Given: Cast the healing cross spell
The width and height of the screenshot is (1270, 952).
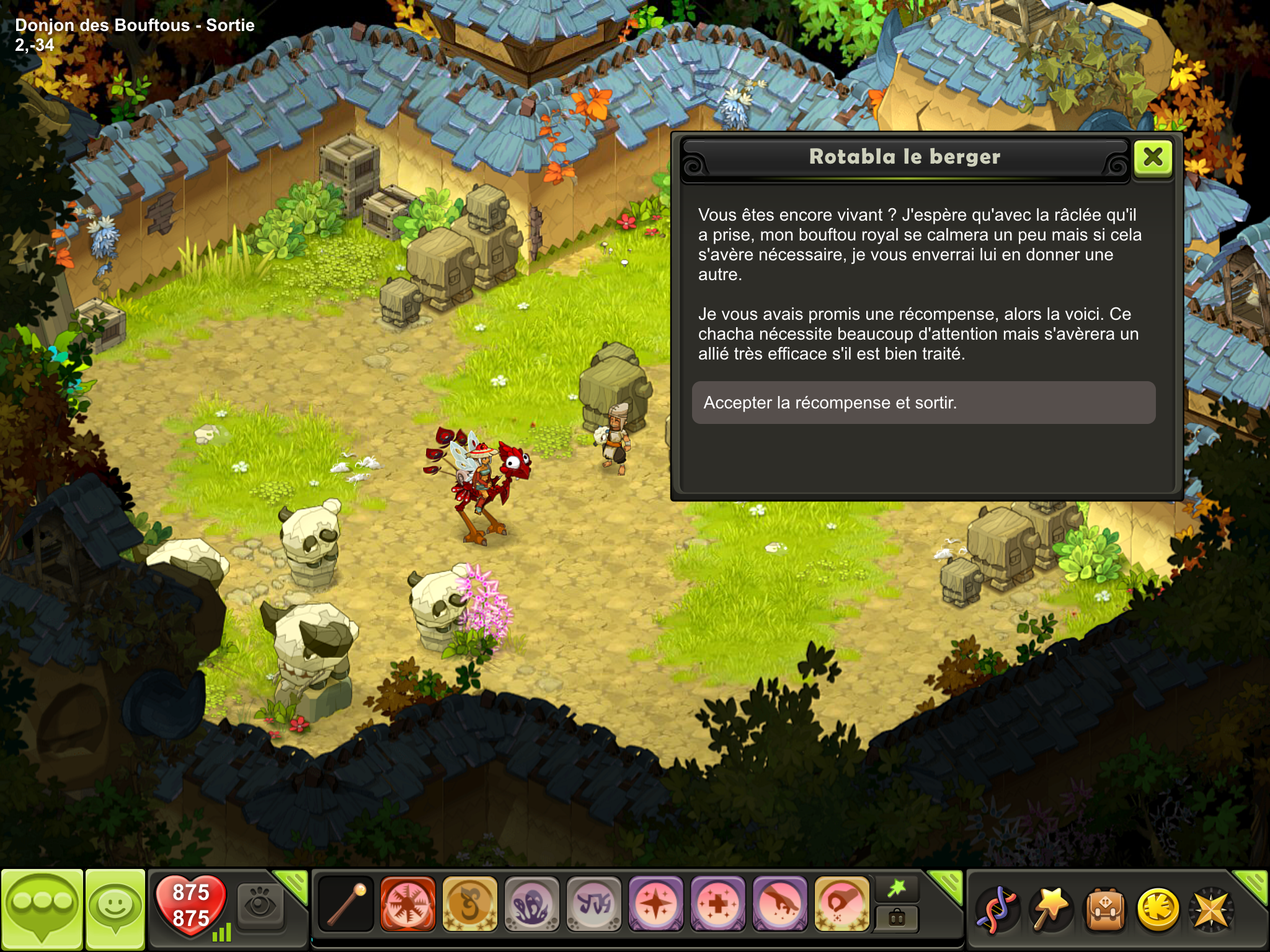Looking at the screenshot, I should coord(717,905).
